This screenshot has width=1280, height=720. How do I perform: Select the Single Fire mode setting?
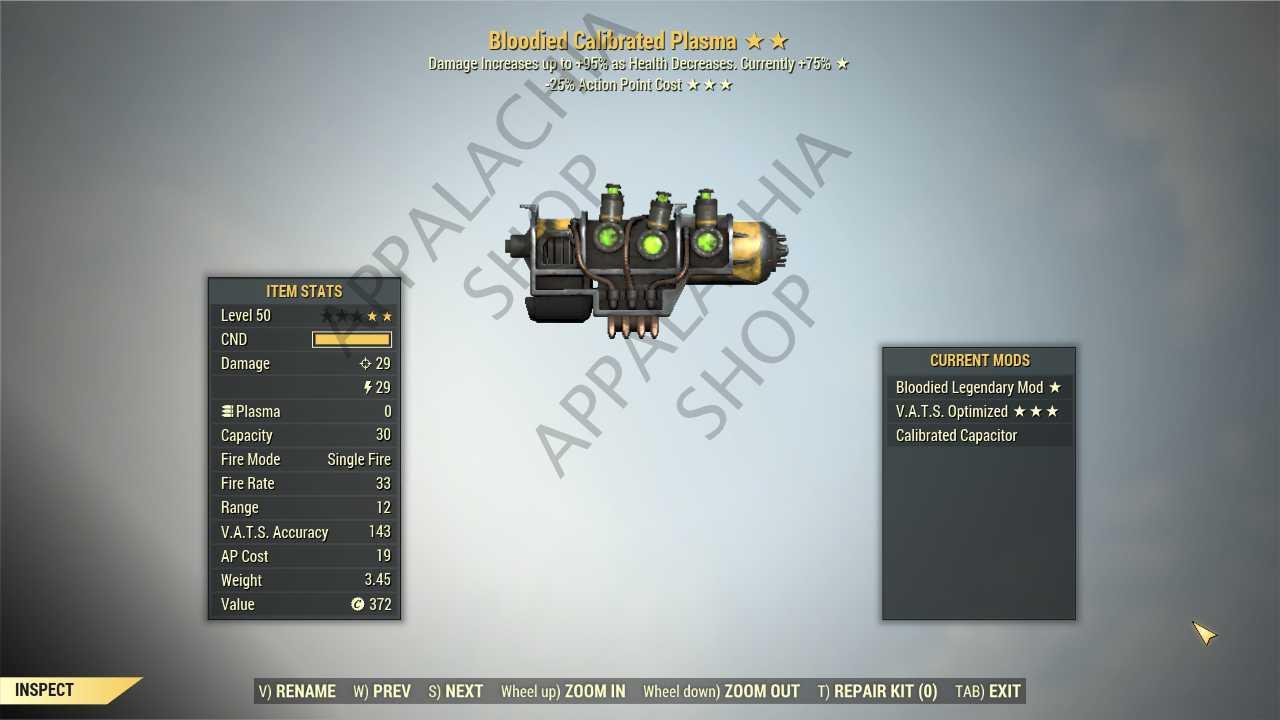(x=358, y=459)
